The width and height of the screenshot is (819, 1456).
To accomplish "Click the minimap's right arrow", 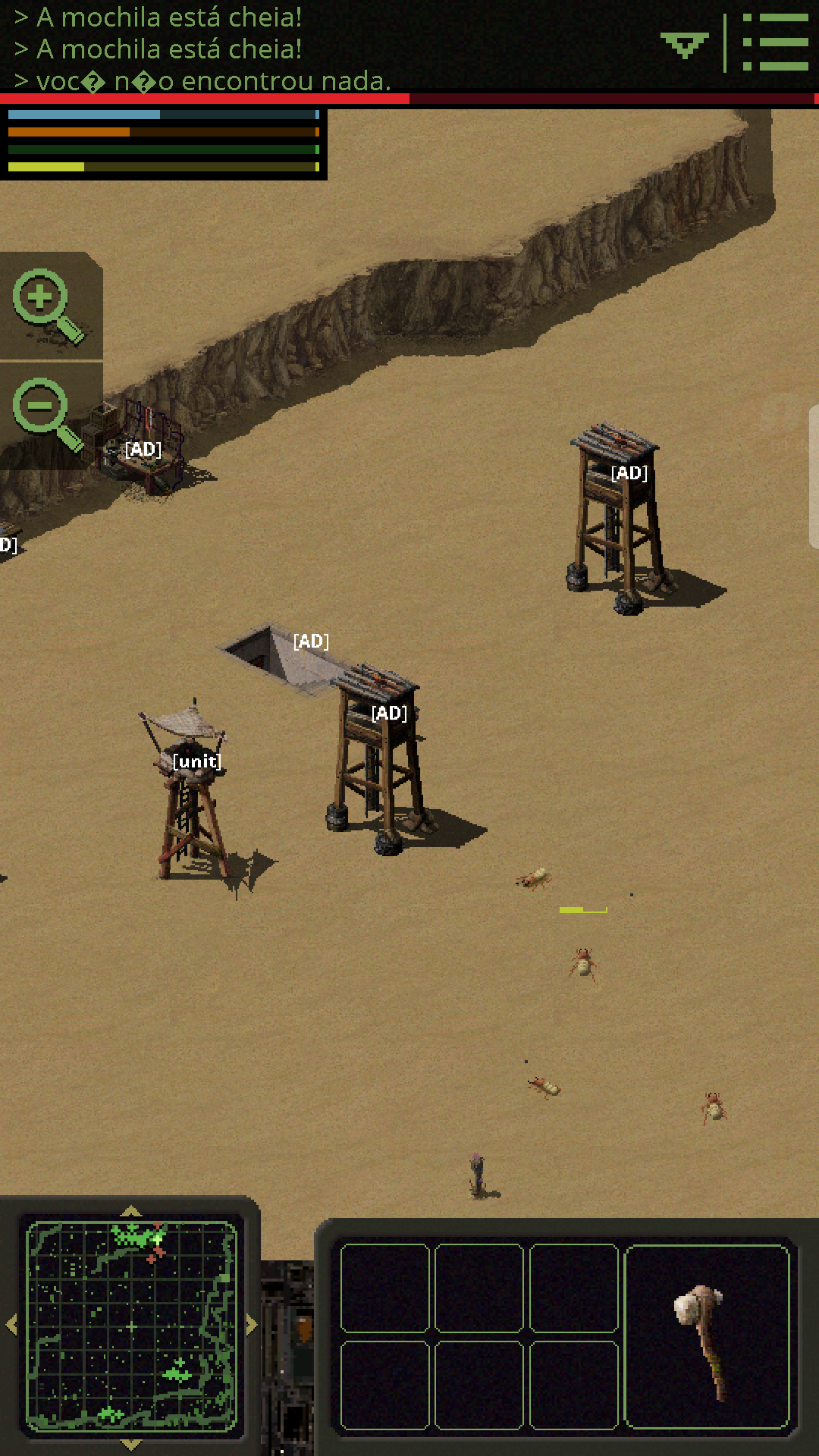I will point(252,1325).
